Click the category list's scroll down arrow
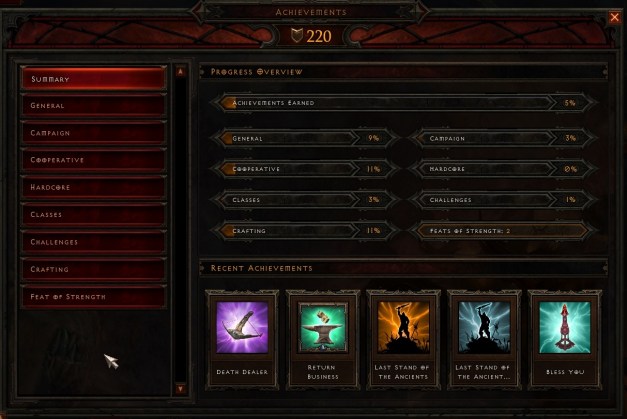Screen dimensions: 627x419 (180, 388)
